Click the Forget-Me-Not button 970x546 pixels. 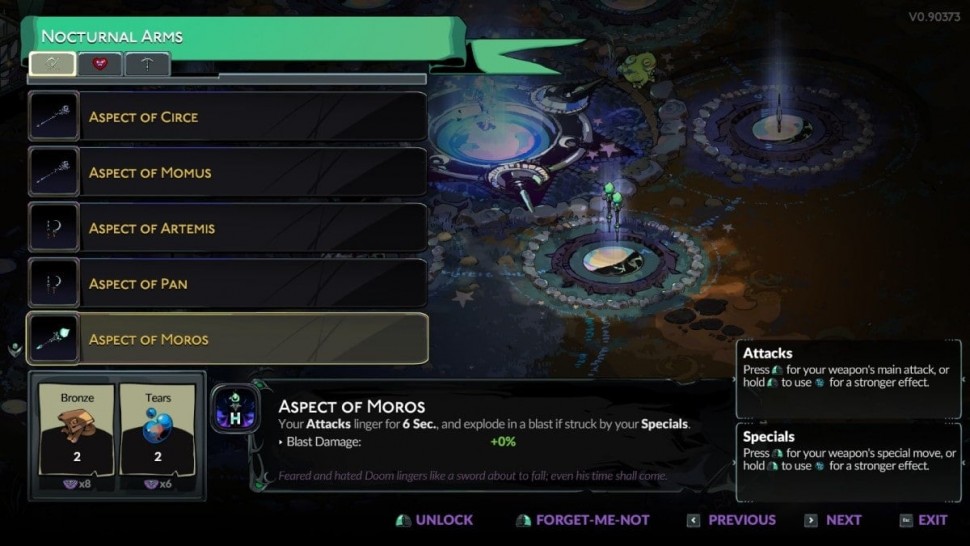(582, 520)
